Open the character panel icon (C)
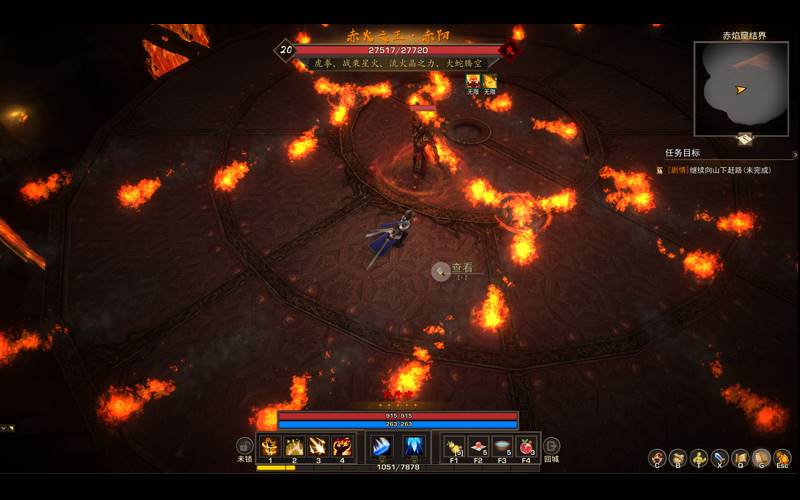The height and width of the screenshot is (500, 800). click(x=657, y=458)
